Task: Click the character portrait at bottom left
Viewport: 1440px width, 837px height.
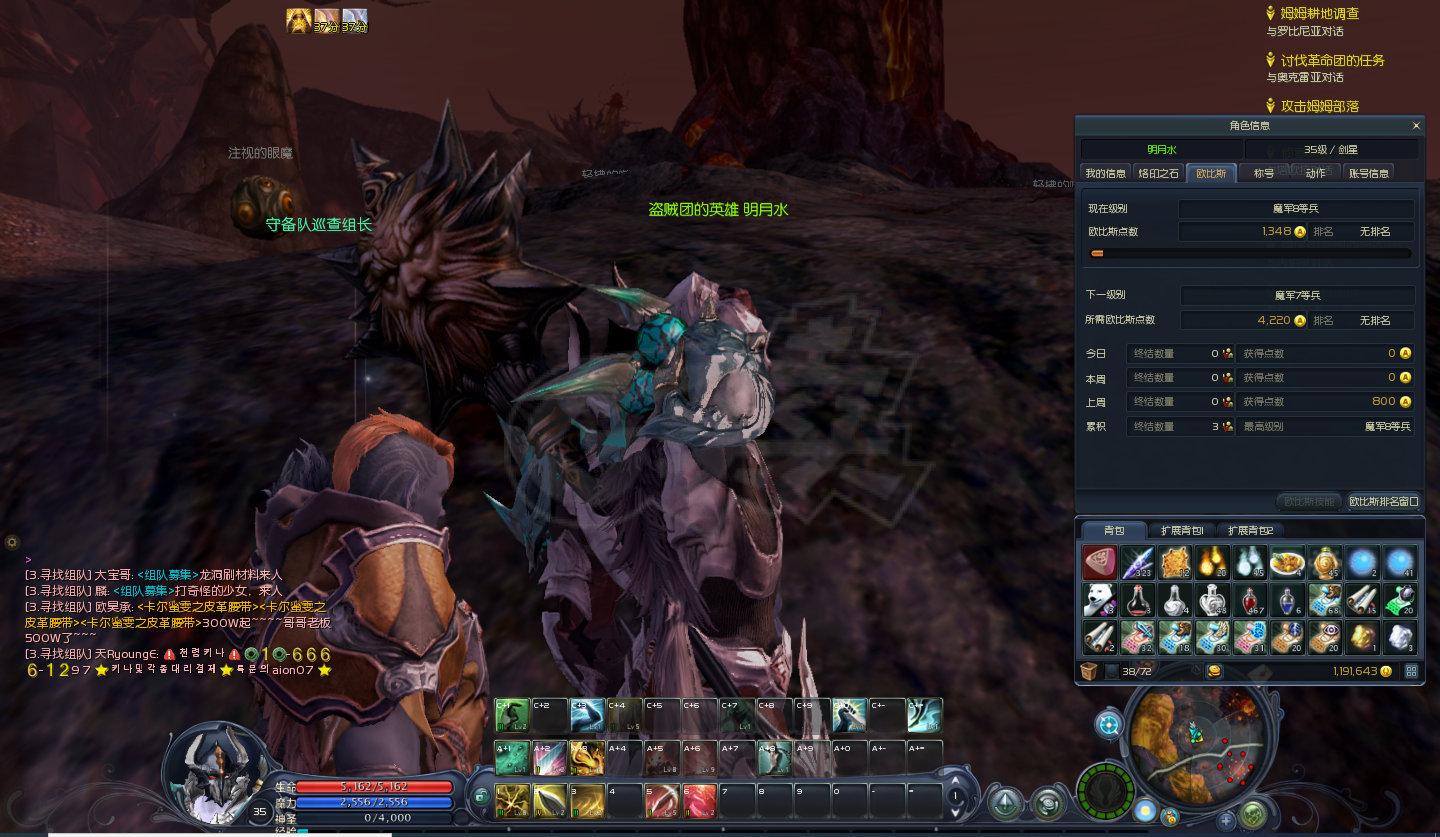Action: 212,771
